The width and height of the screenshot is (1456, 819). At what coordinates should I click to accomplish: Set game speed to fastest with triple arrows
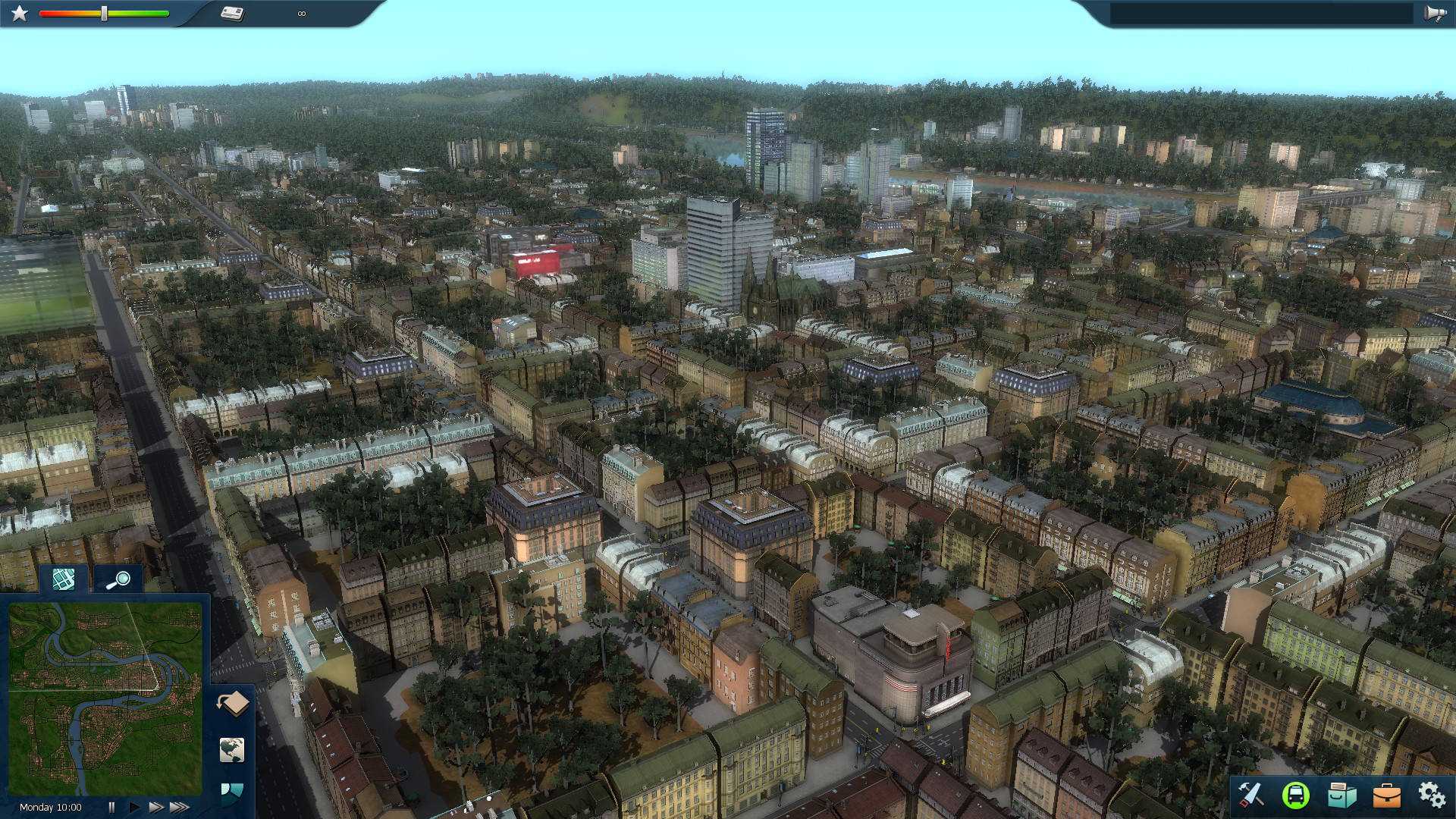[180, 806]
